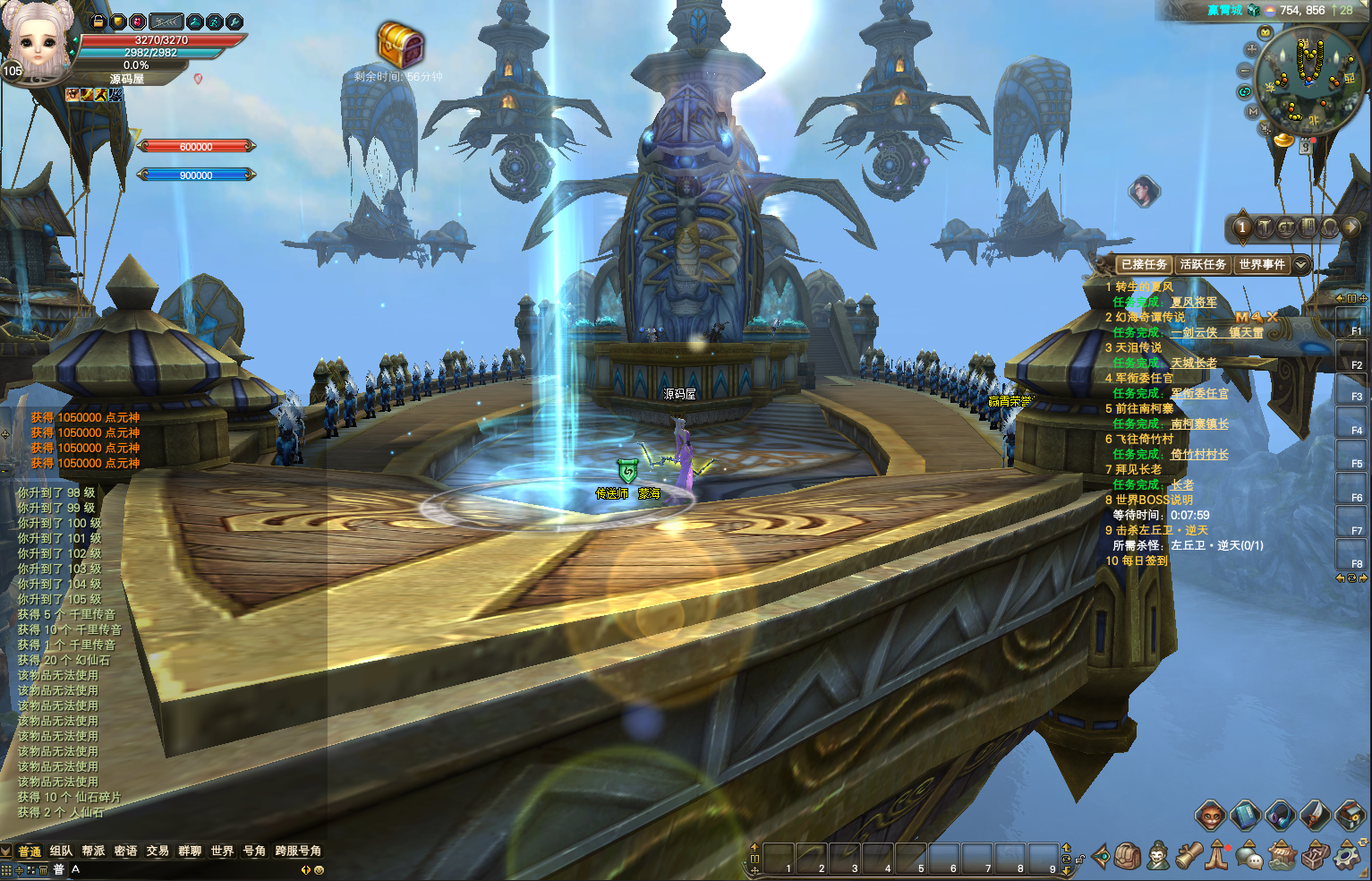
Task: Claim the golden treasure chest reward
Action: point(399,43)
